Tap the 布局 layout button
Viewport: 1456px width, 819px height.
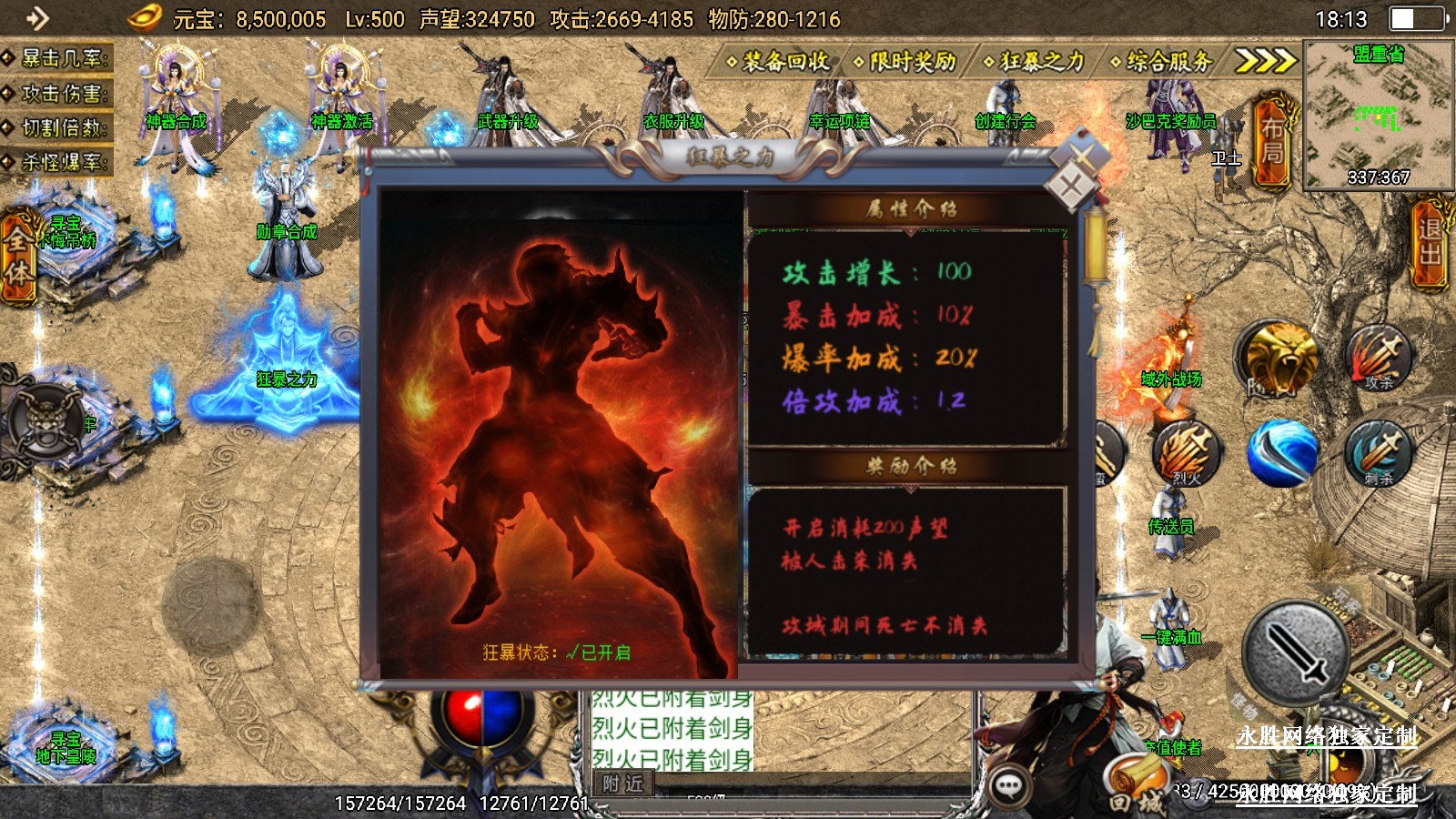point(1272,141)
